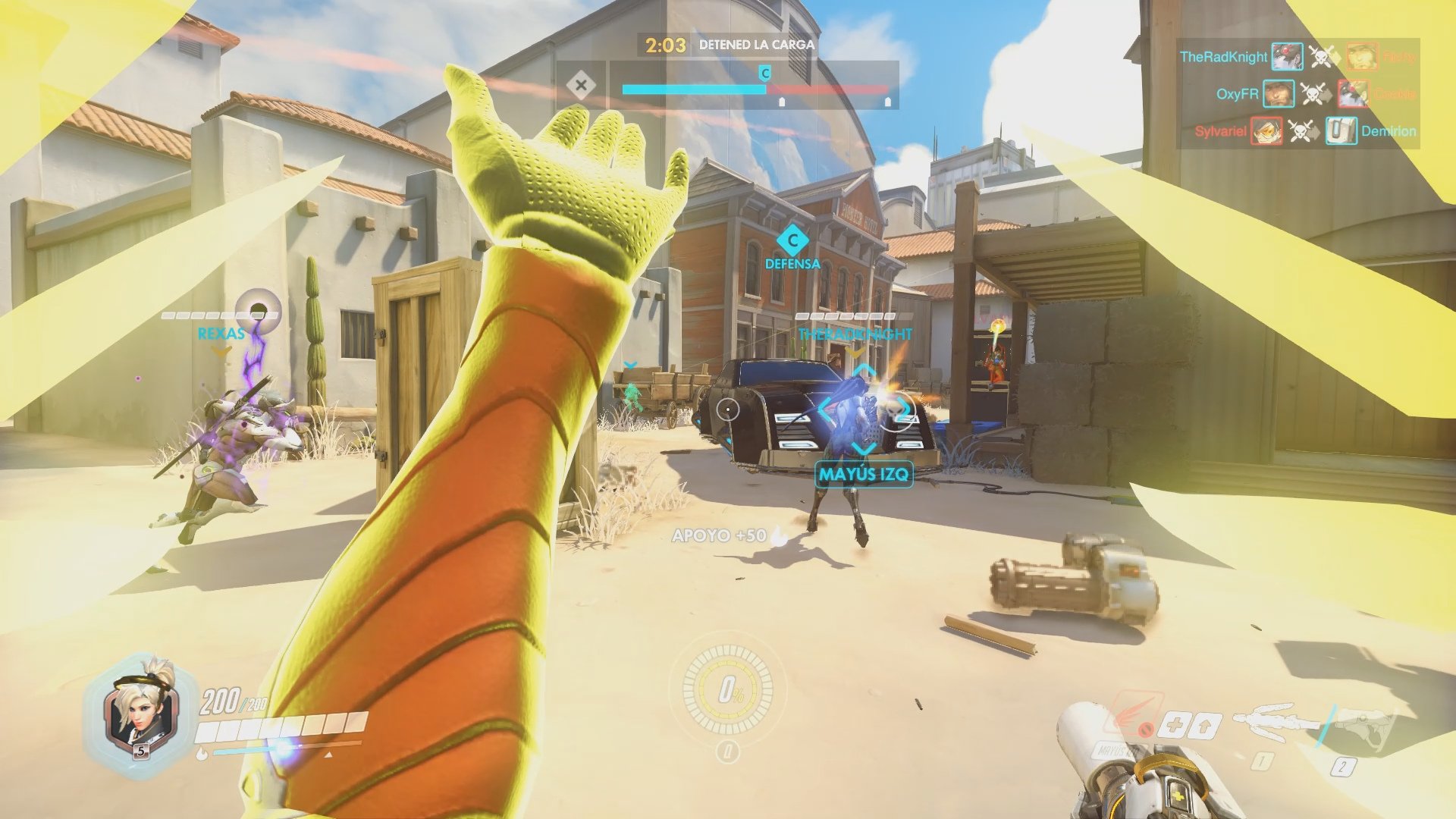Click the damage boost arrow icon
The height and width of the screenshot is (819, 1456).
(x=1203, y=725)
